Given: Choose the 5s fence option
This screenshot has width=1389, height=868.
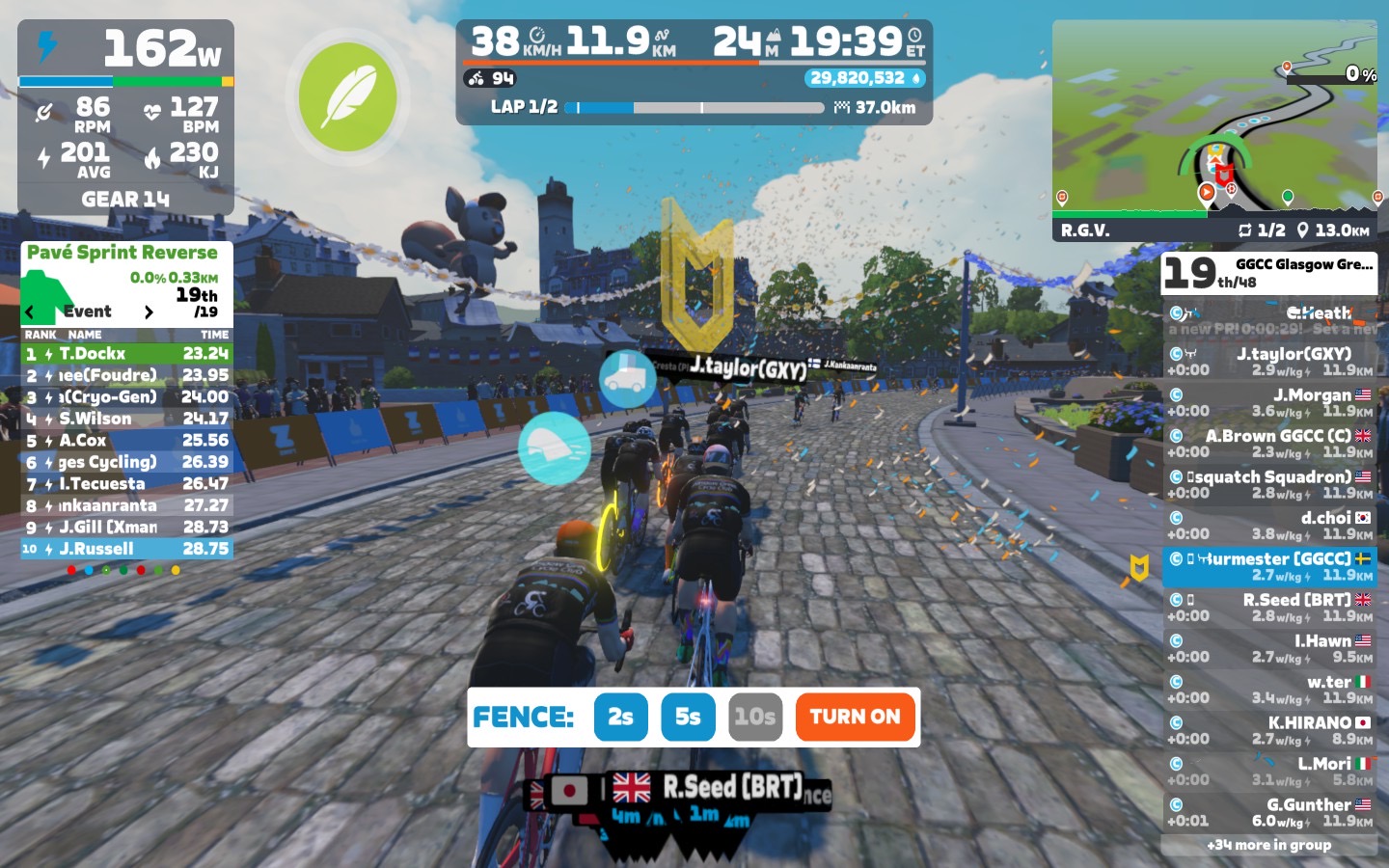Looking at the screenshot, I should 688,717.
